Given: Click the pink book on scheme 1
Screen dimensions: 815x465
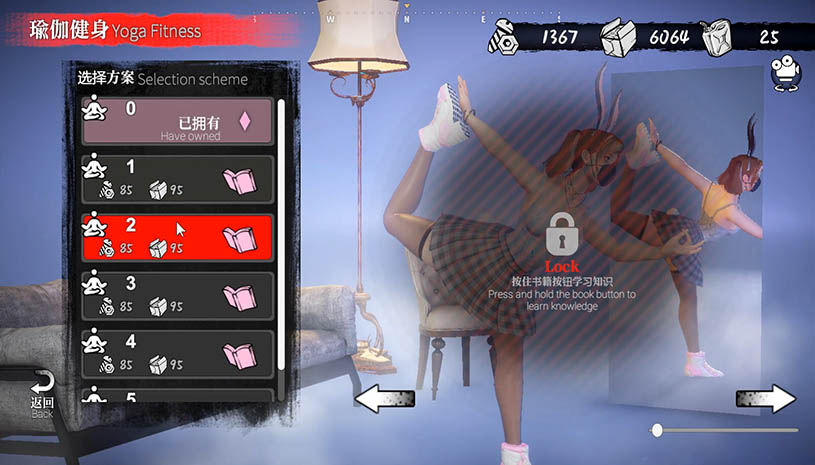Looking at the screenshot, I should 239,181.
